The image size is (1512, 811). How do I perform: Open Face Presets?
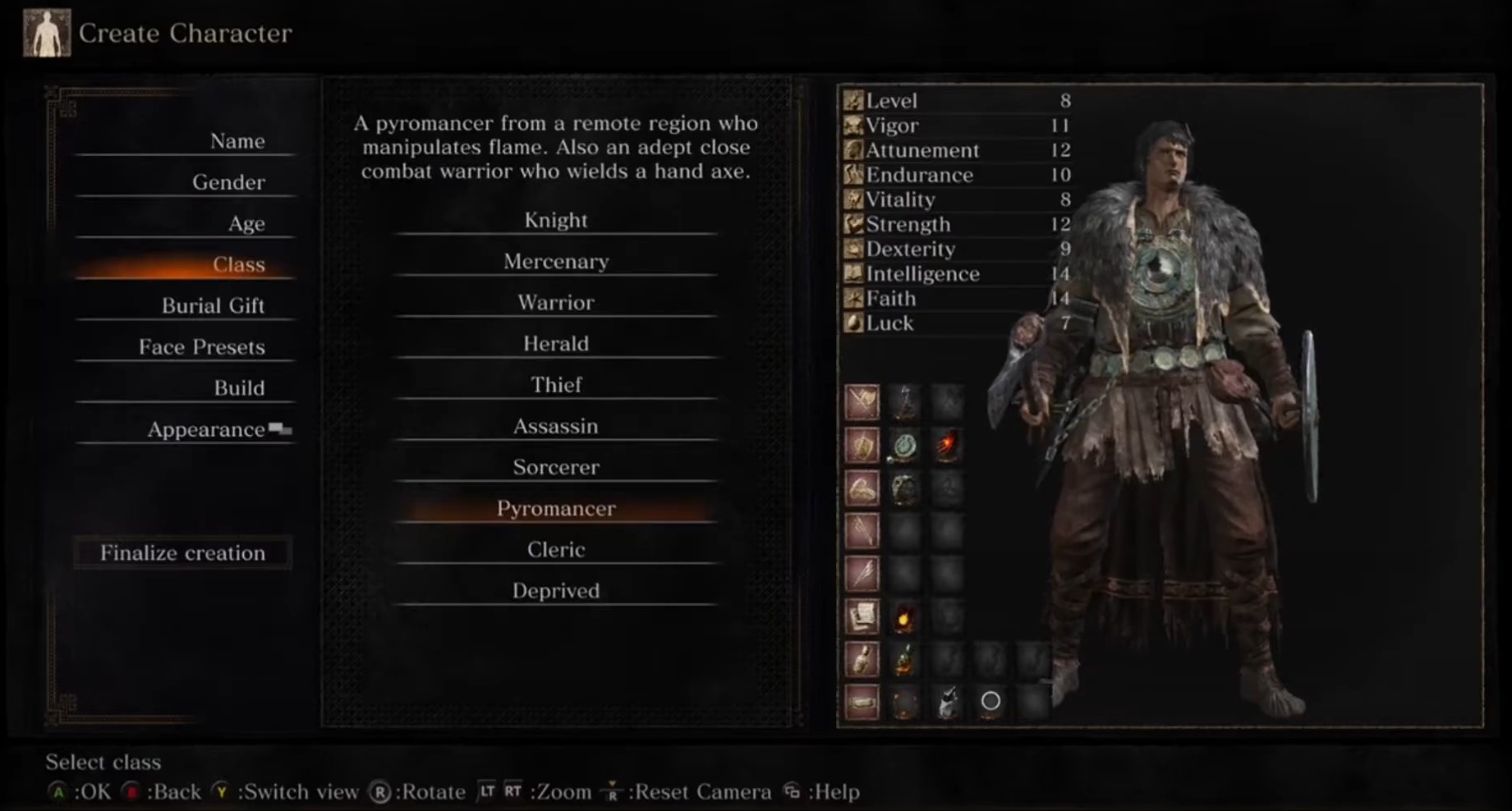click(x=201, y=347)
